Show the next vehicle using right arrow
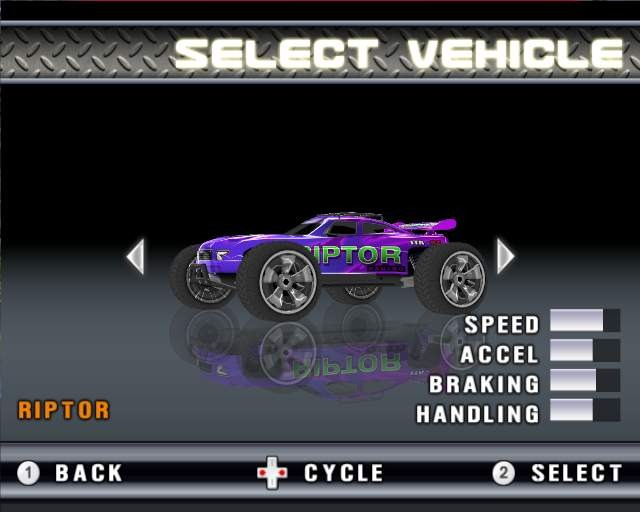Image resolution: width=640 pixels, height=512 pixels. 505,256
